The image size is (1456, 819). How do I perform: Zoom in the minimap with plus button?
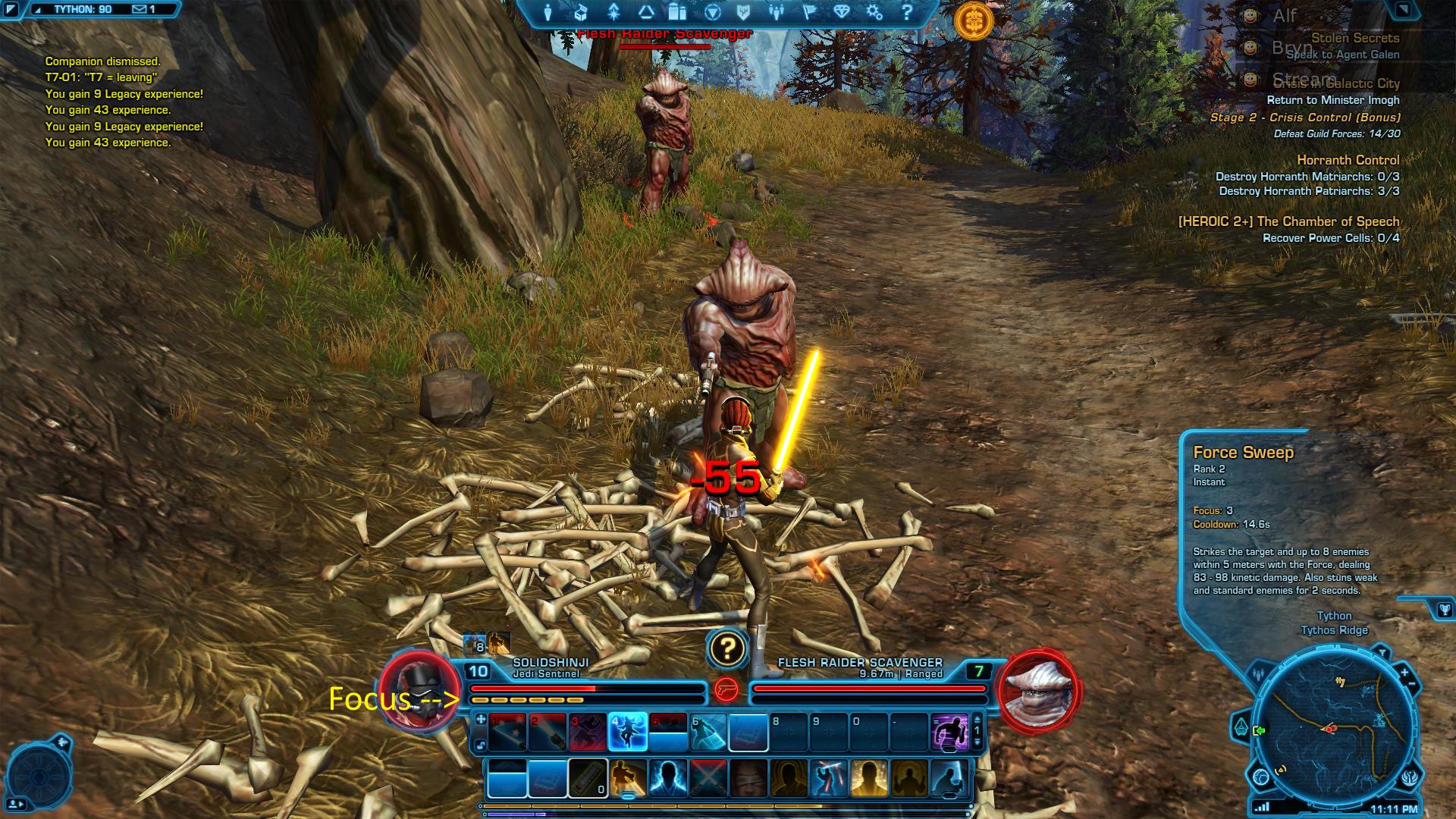point(1404,673)
